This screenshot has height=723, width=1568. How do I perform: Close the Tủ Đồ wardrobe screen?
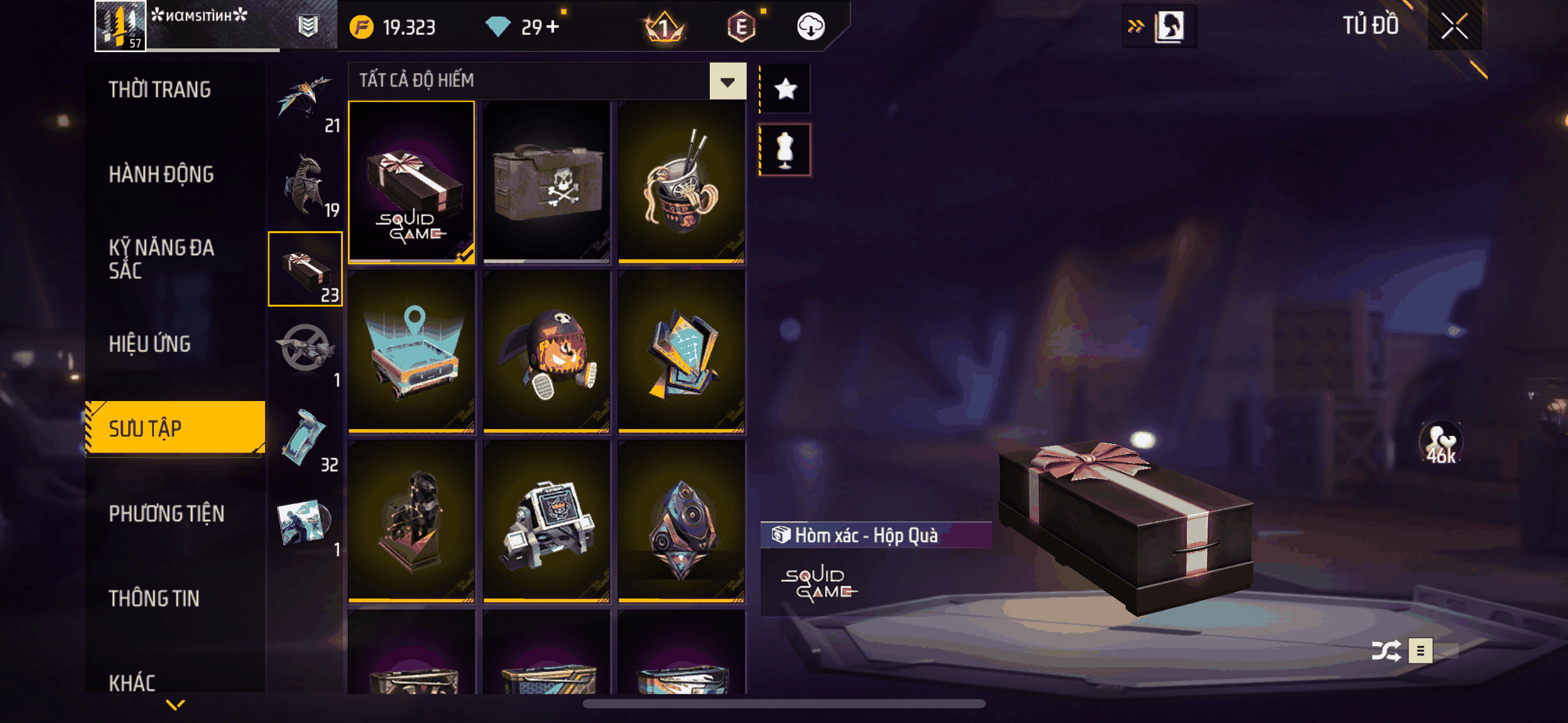point(1454,26)
